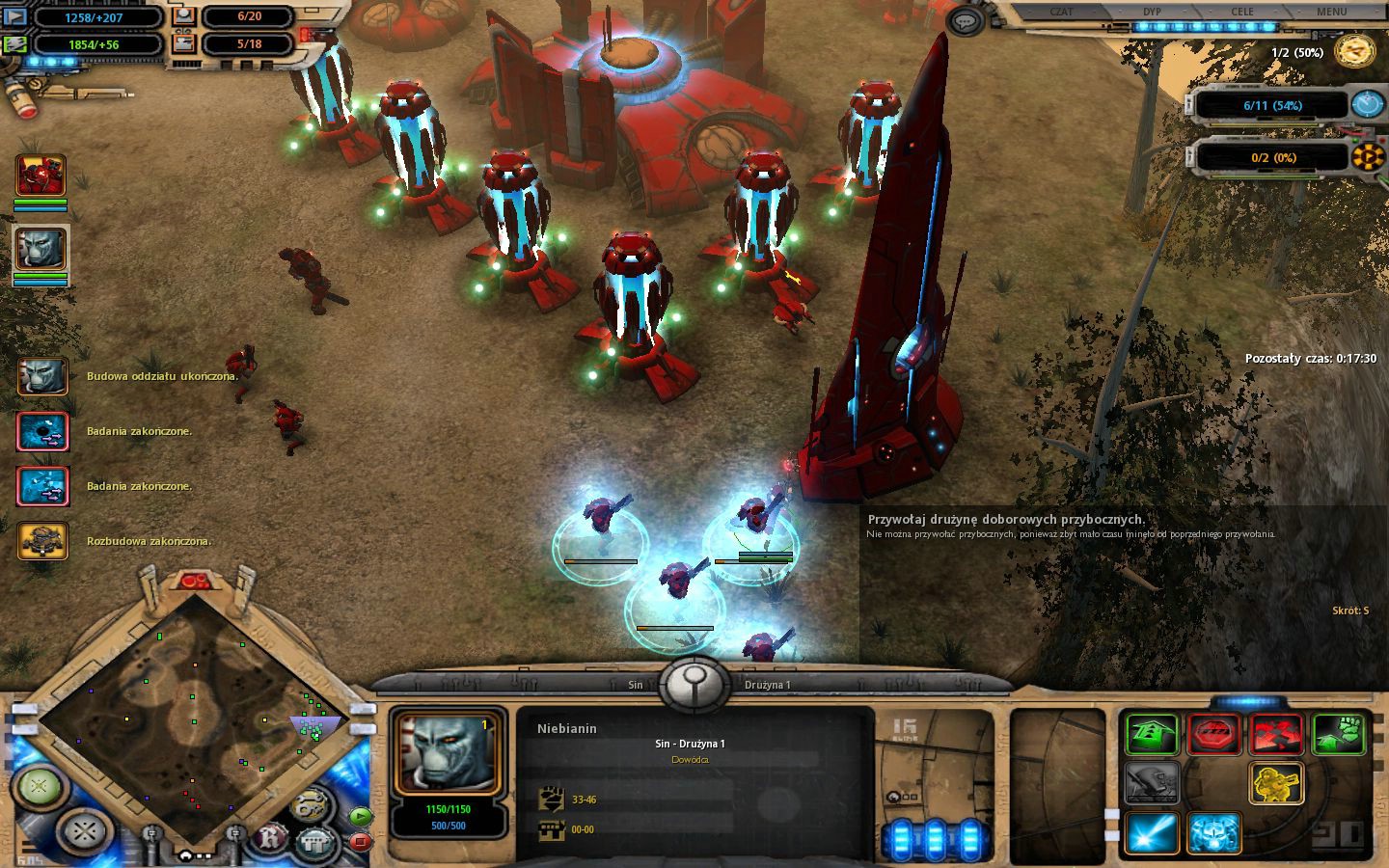
Task: Open the DYP diplomacy tab
Action: click(1152, 12)
